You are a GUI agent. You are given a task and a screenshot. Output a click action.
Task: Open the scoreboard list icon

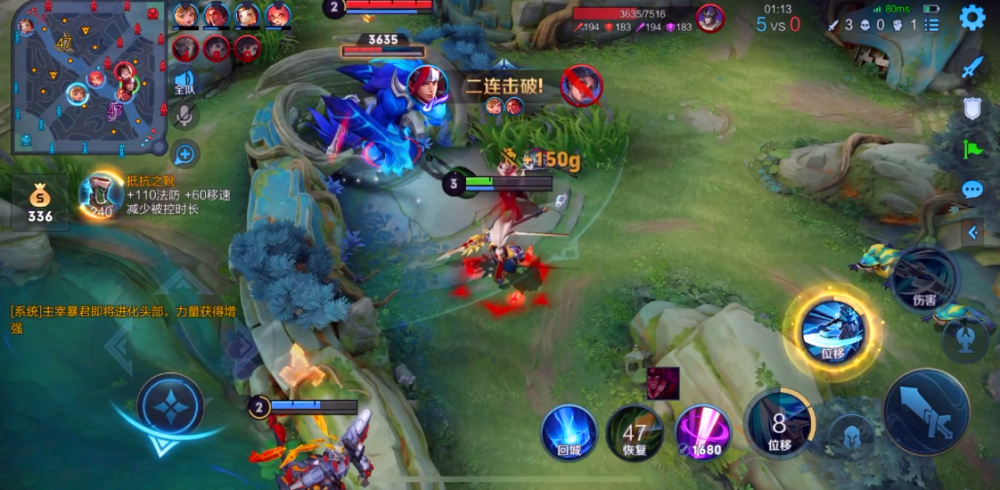tap(931, 24)
